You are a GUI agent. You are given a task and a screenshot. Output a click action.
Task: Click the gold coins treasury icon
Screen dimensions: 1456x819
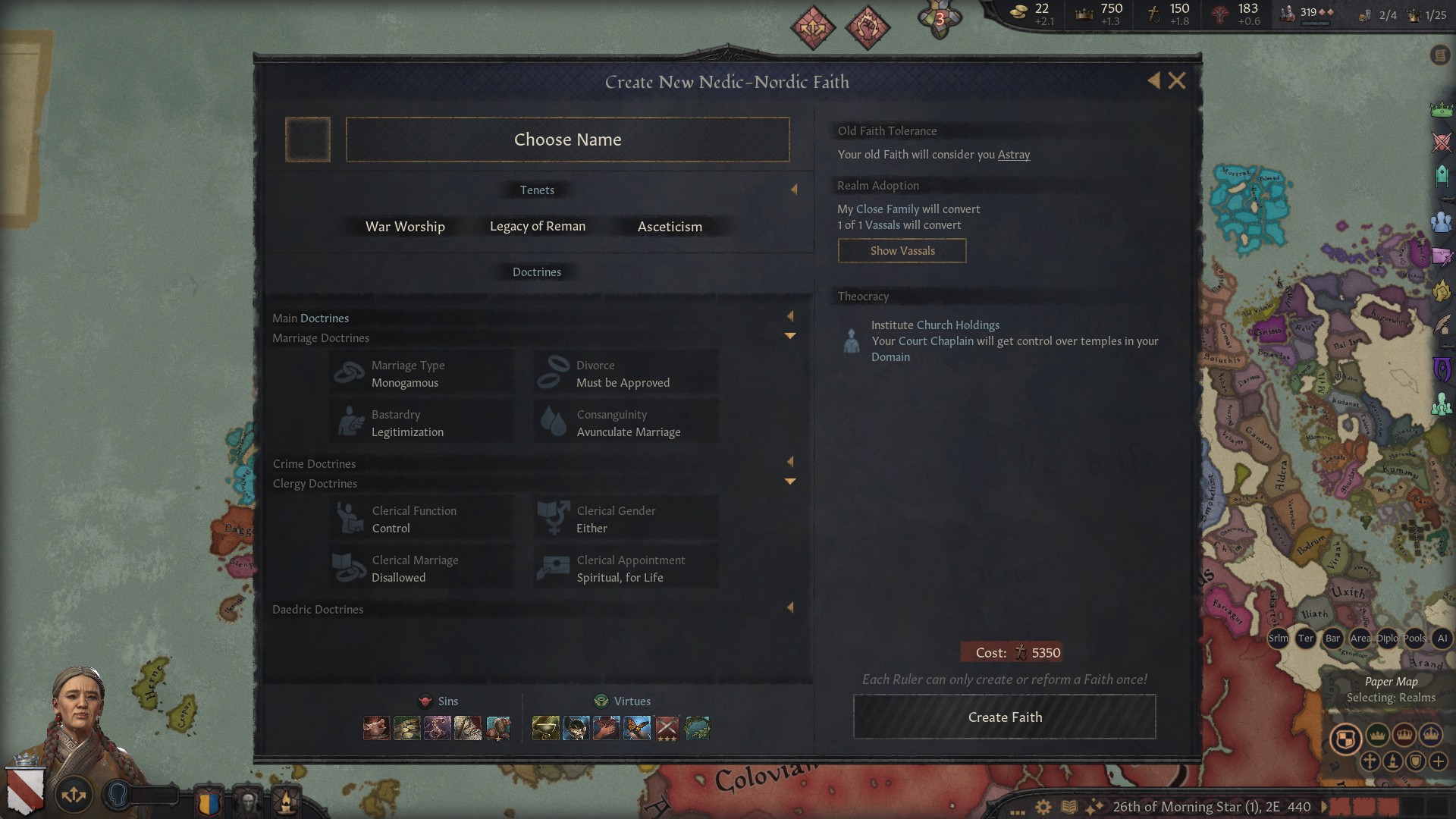[1020, 14]
